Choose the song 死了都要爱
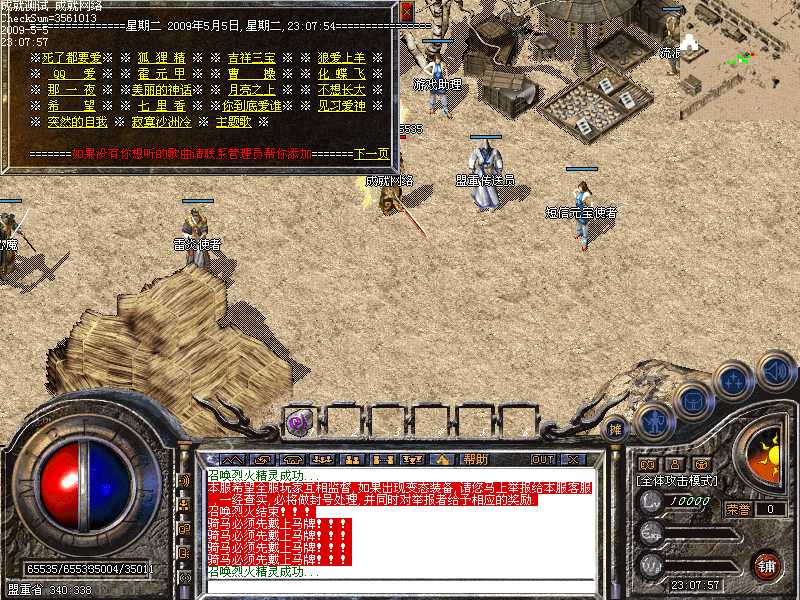 click(x=74, y=58)
